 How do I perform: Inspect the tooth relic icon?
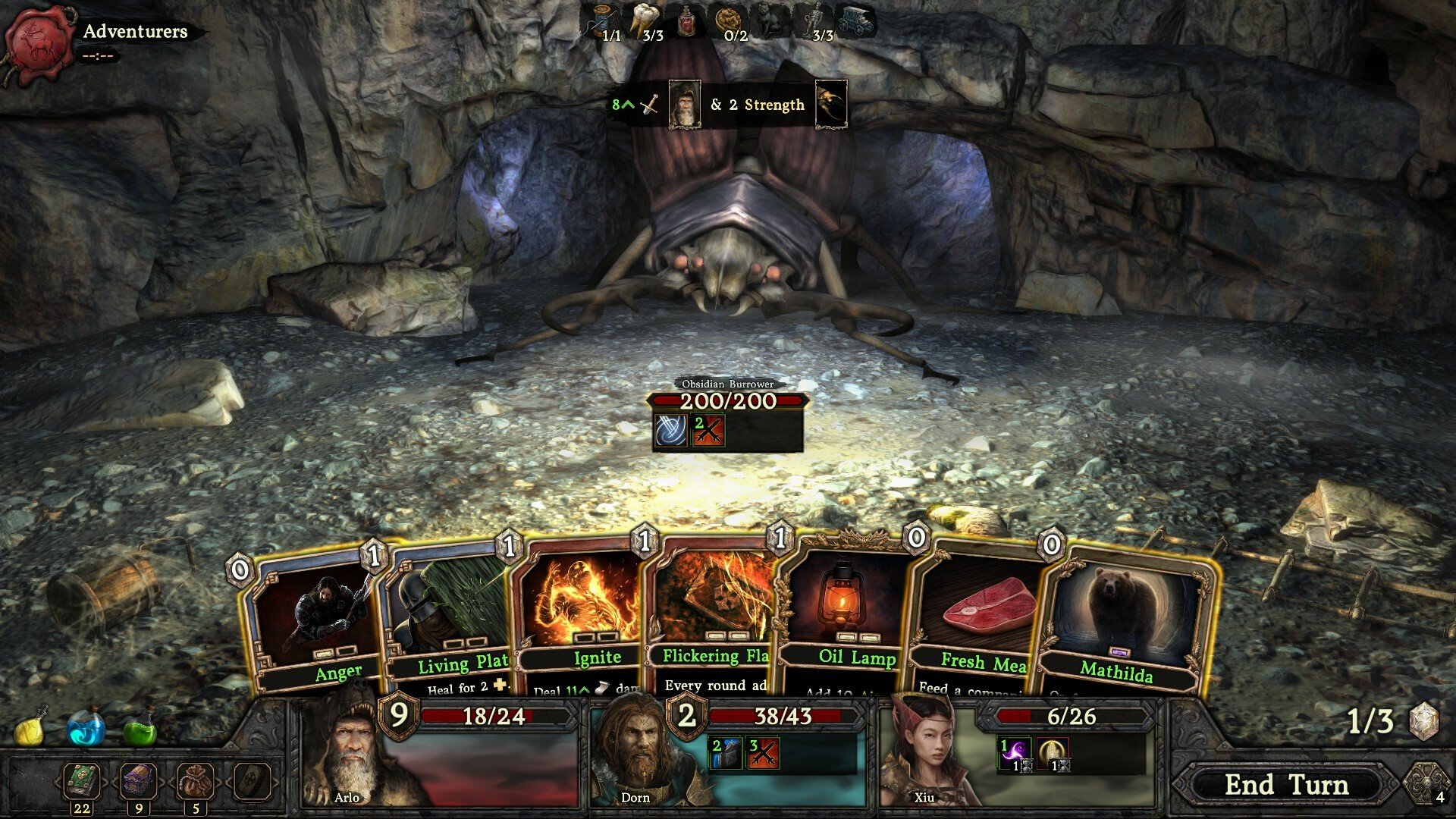[643, 20]
